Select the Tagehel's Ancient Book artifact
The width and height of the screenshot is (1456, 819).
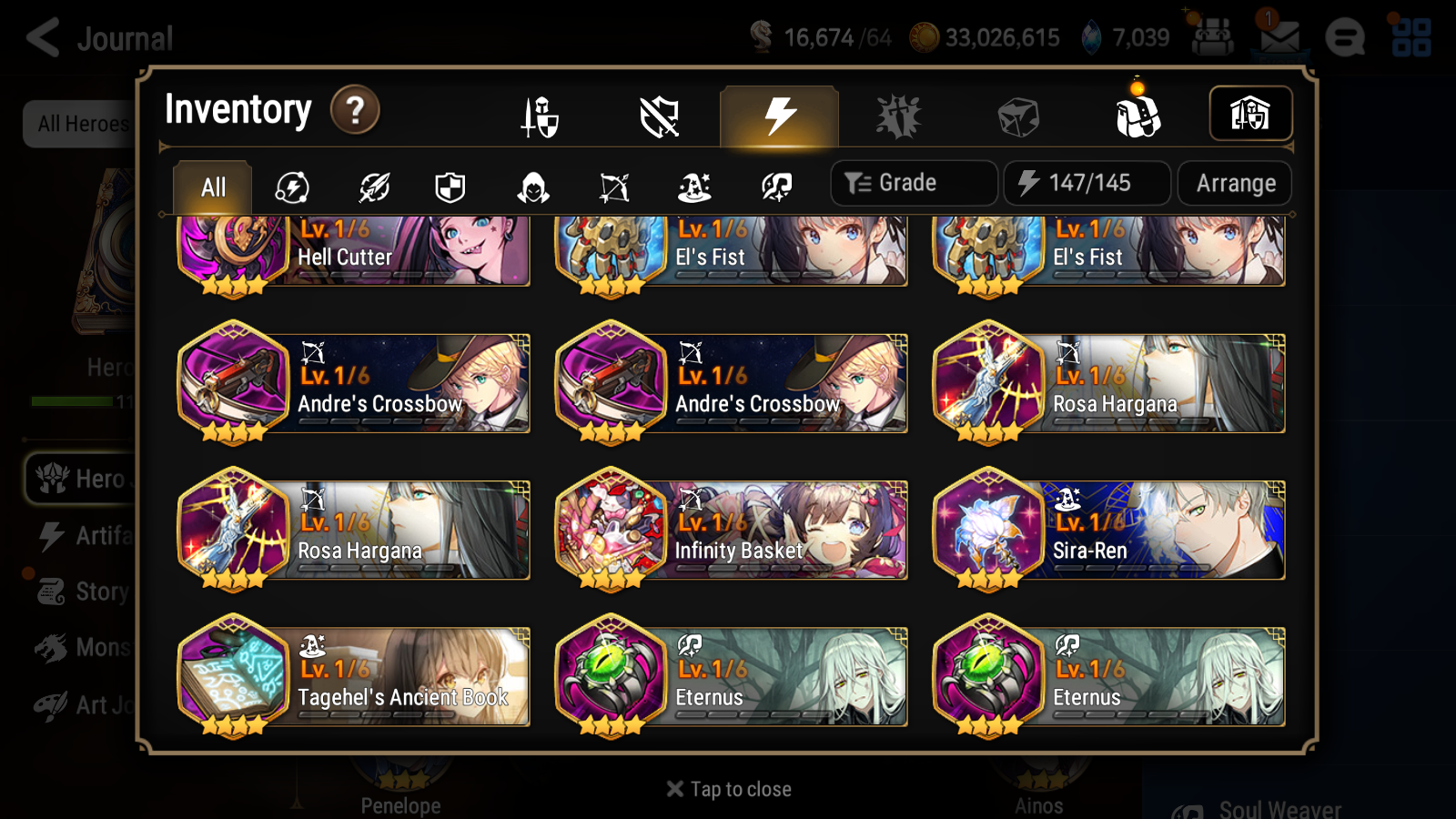(353, 677)
